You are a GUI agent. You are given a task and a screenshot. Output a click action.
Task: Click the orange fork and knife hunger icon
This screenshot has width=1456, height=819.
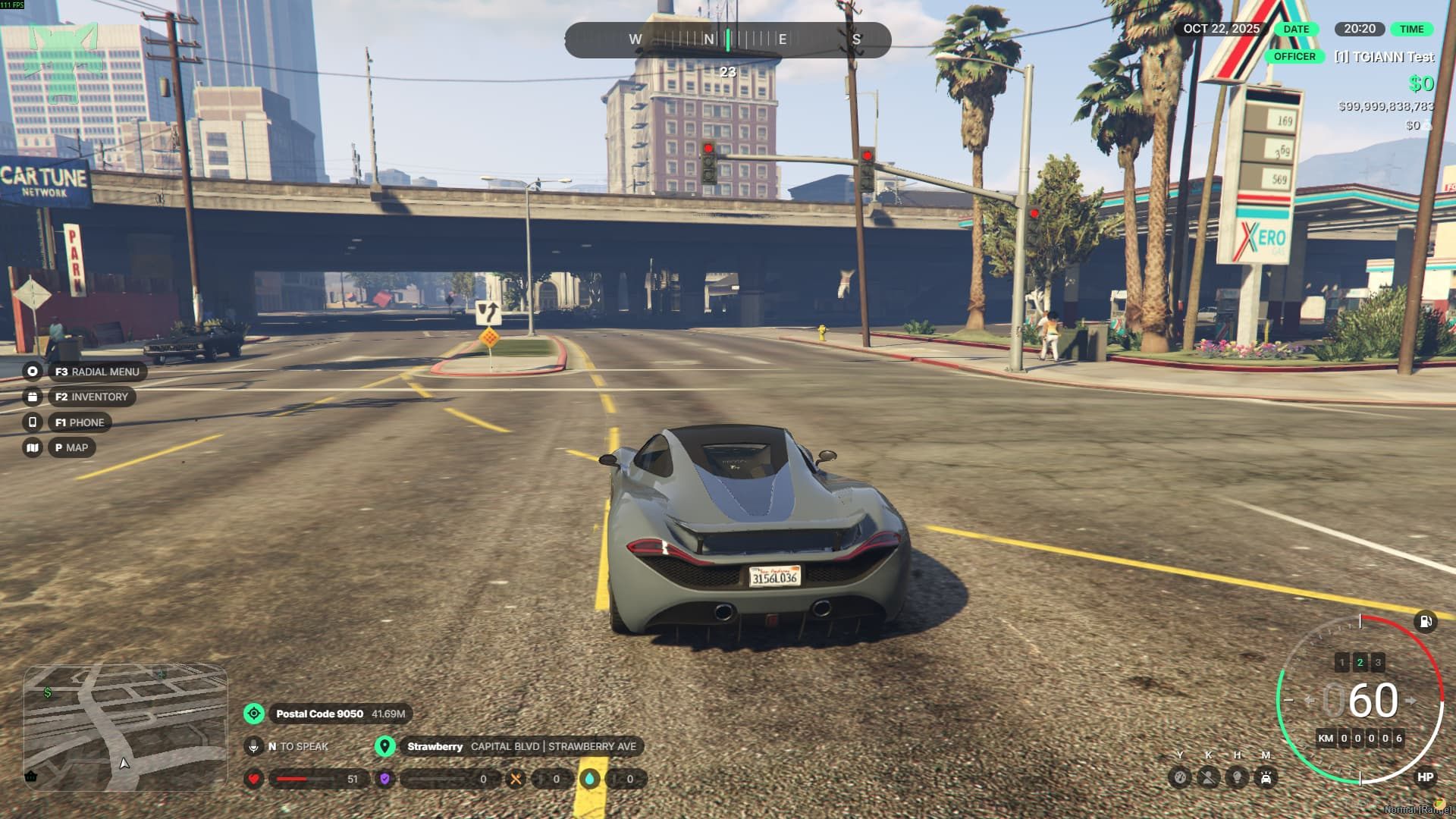click(x=516, y=779)
